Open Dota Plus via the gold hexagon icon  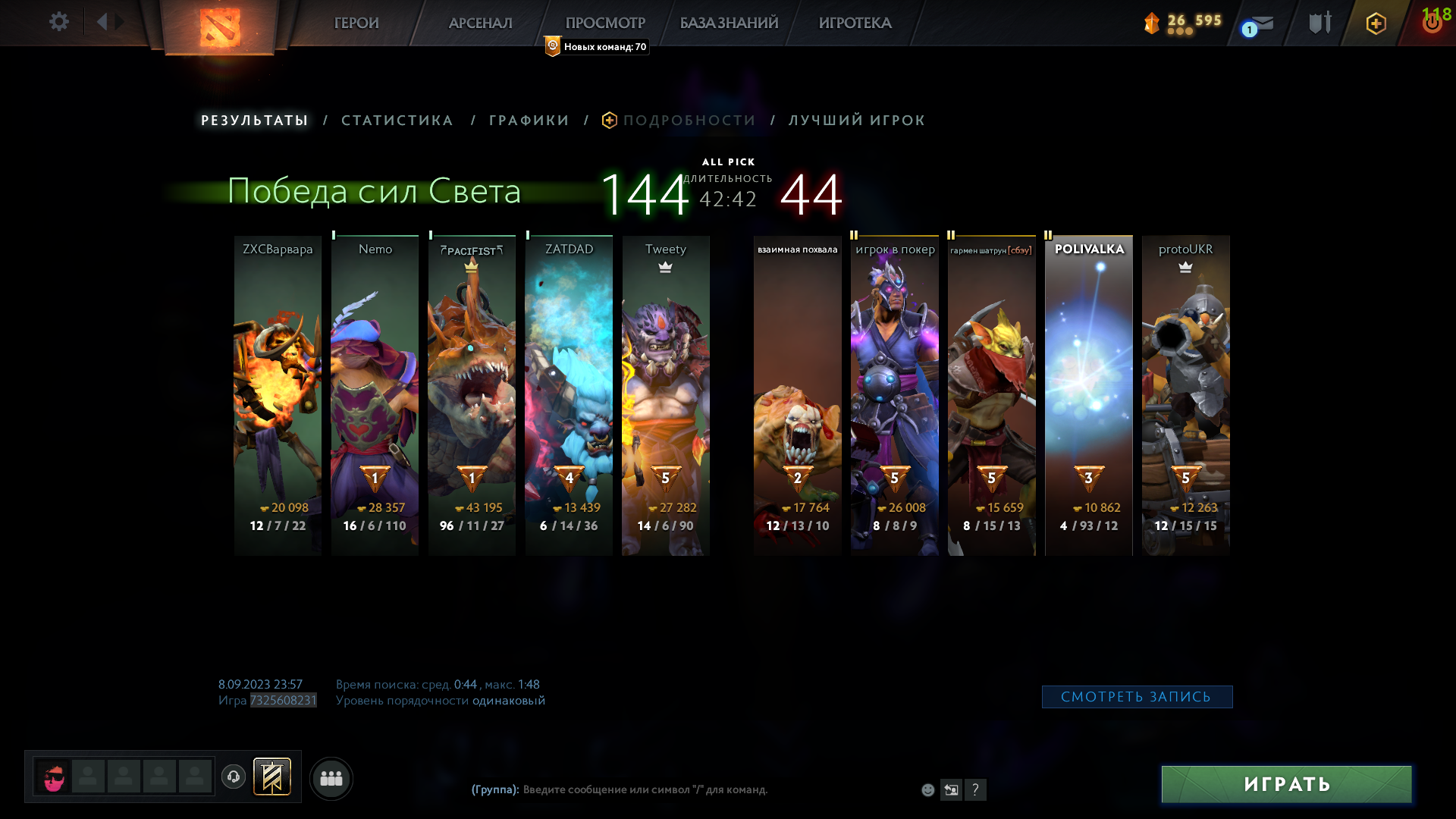click(x=1376, y=23)
